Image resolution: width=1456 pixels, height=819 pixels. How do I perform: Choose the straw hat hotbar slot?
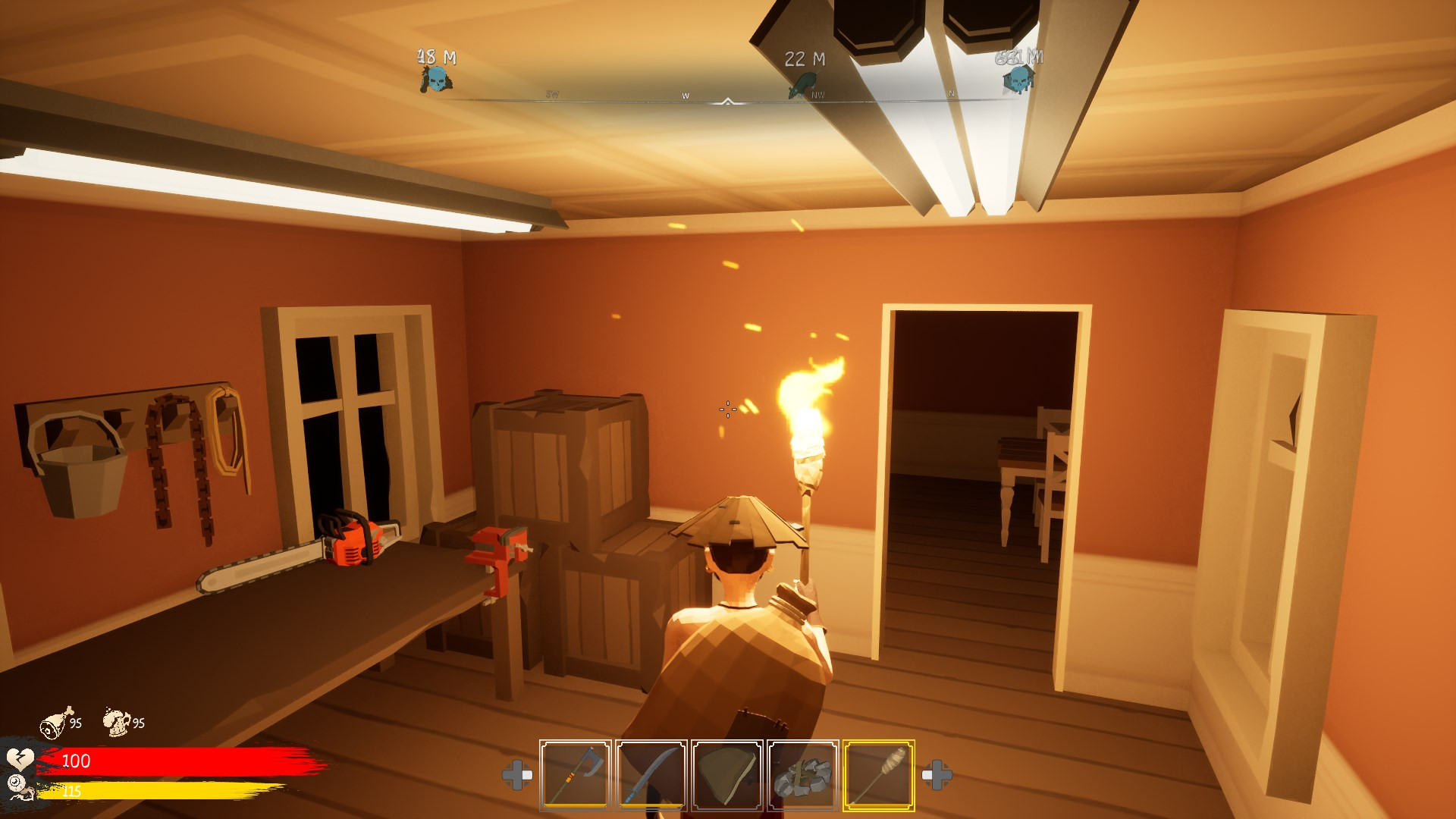726,775
